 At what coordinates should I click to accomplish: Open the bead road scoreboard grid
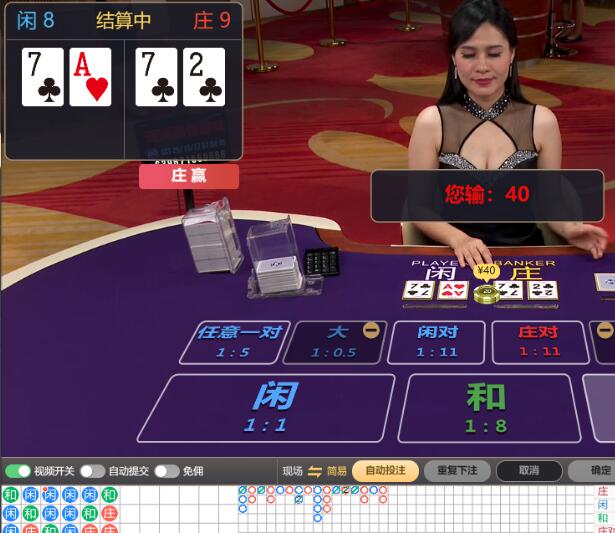[60, 509]
